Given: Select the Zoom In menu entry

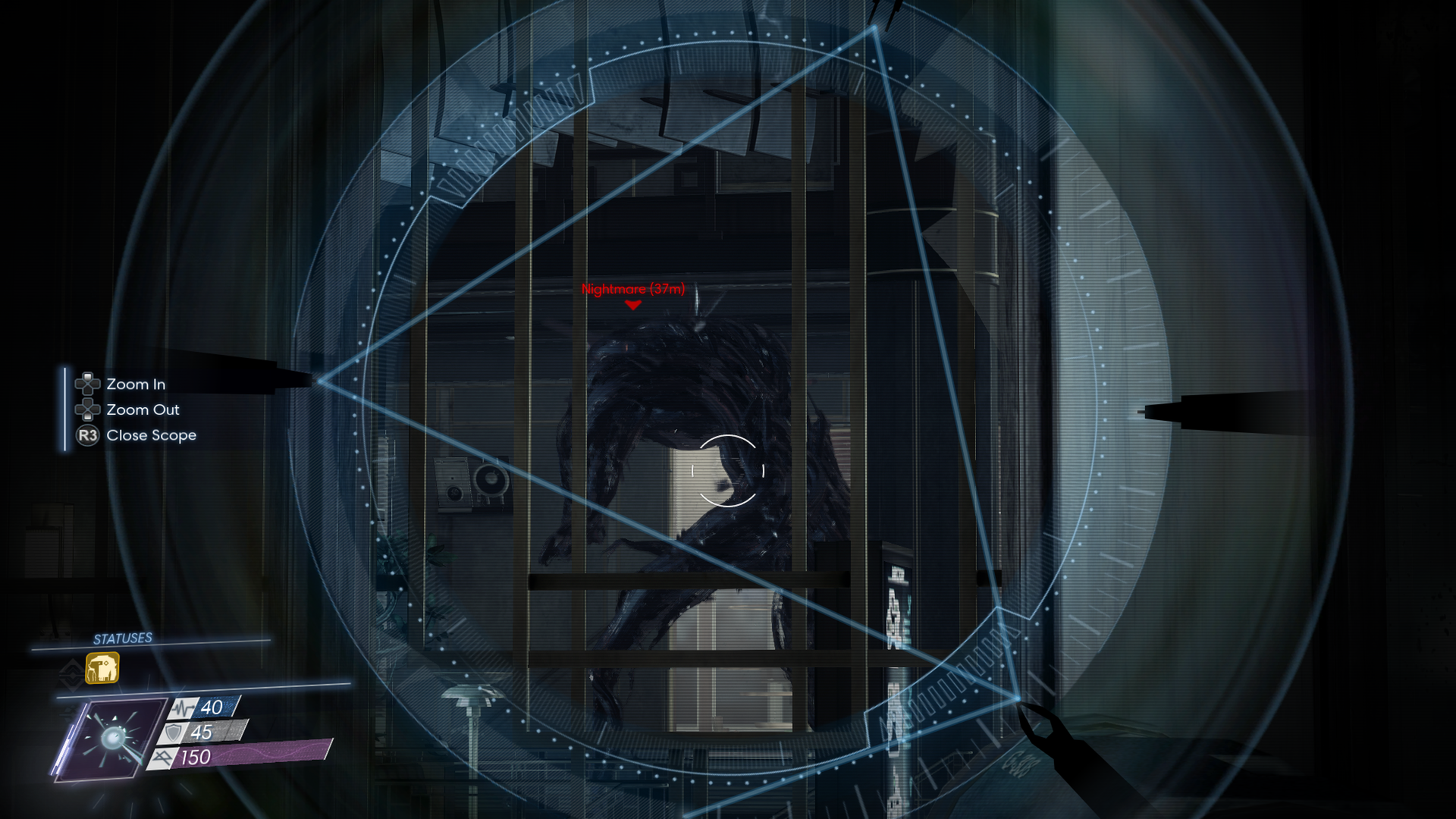Looking at the screenshot, I should coord(135,384).
